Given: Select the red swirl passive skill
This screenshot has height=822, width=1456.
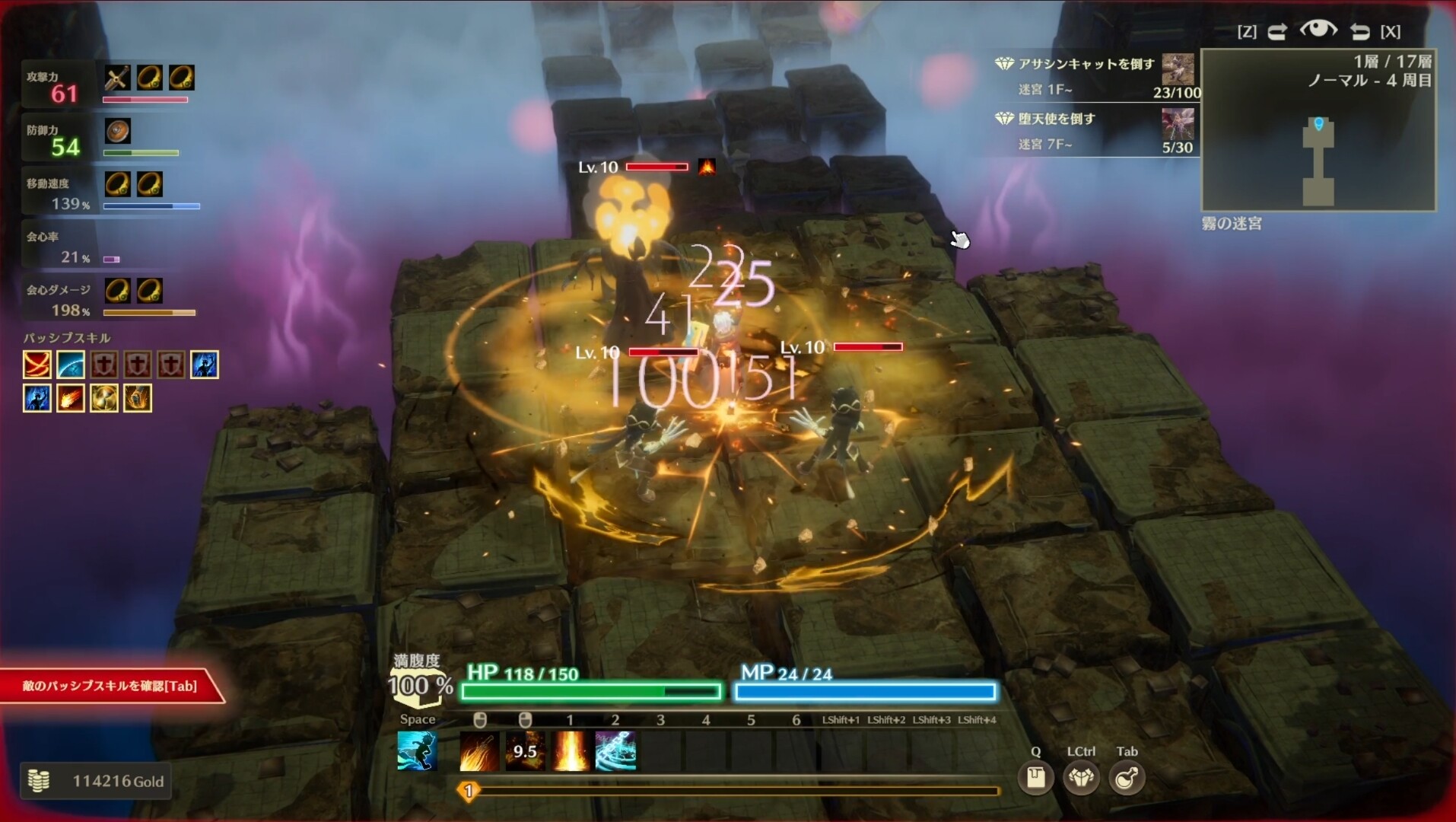Looking at the screenshot, I should coord(37,365).
